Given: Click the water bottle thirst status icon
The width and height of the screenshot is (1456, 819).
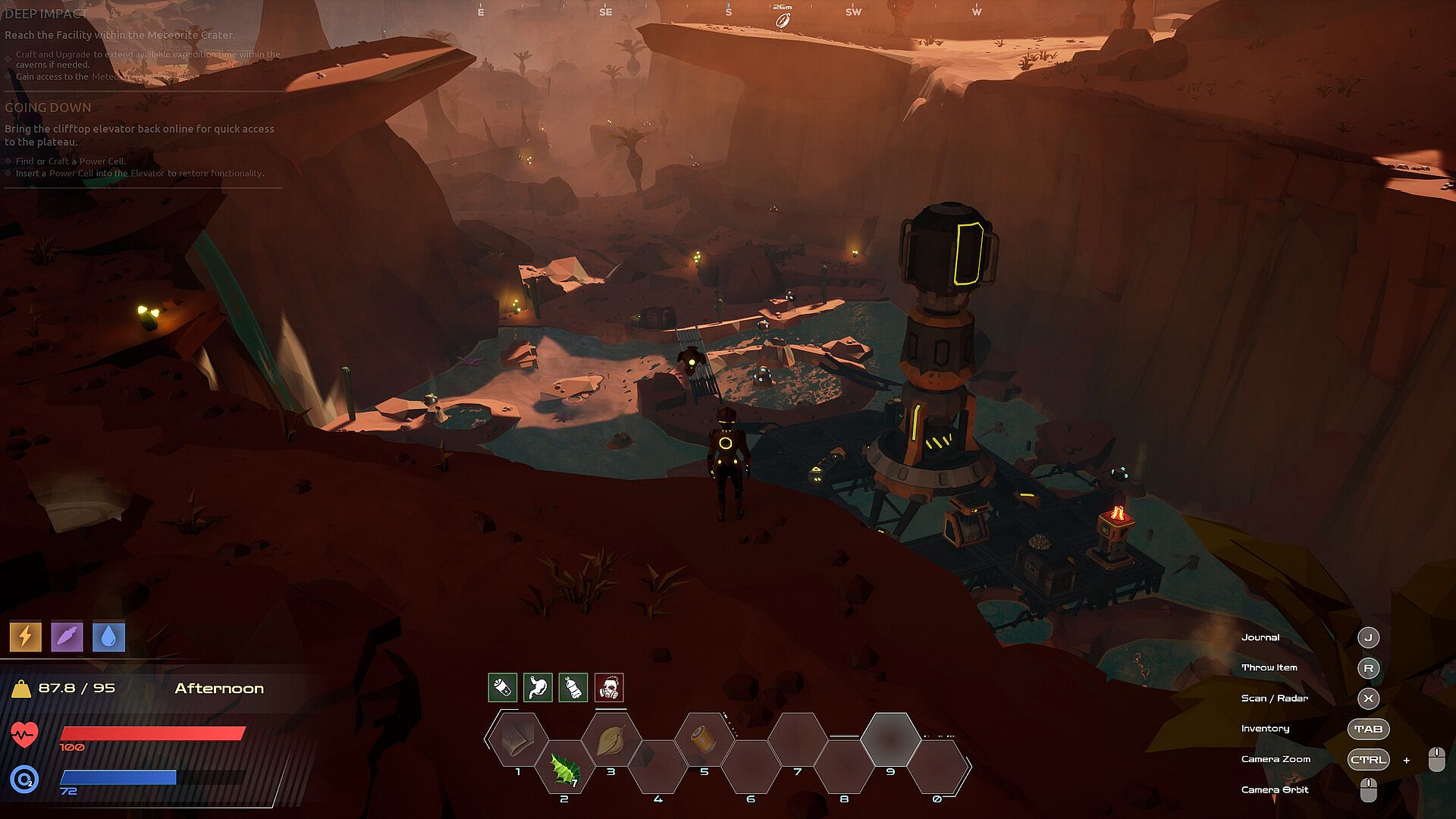Looking at the screenshot, I should click(573, 688).
